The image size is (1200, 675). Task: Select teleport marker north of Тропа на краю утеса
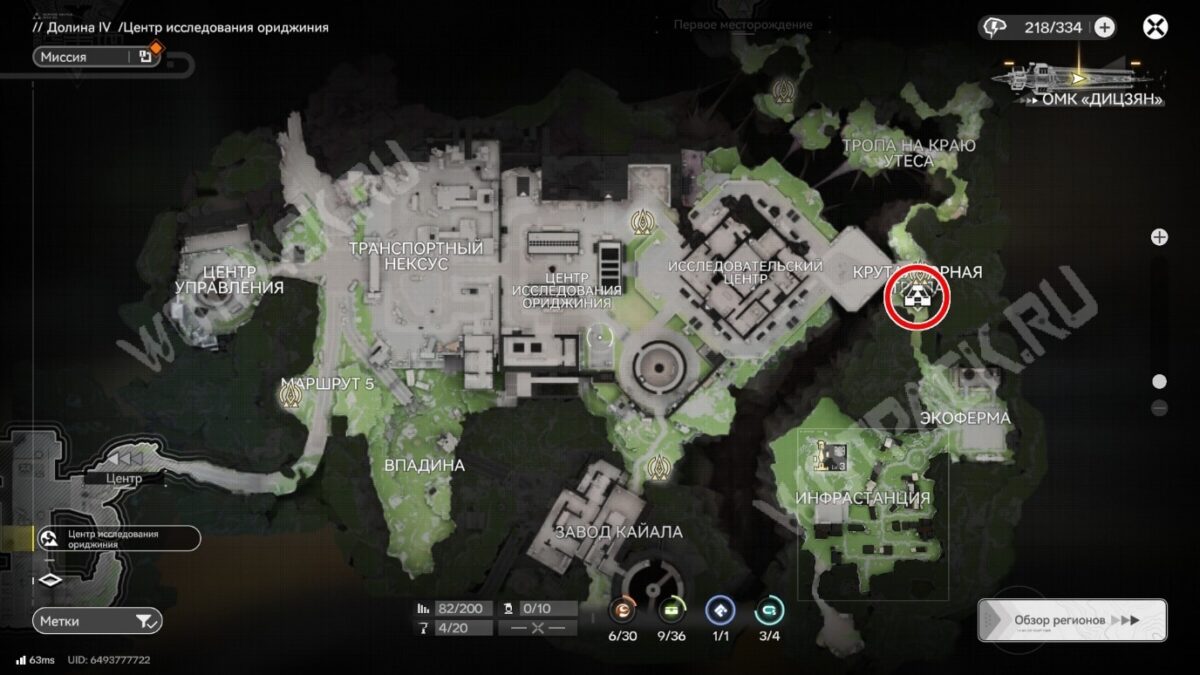783,91
